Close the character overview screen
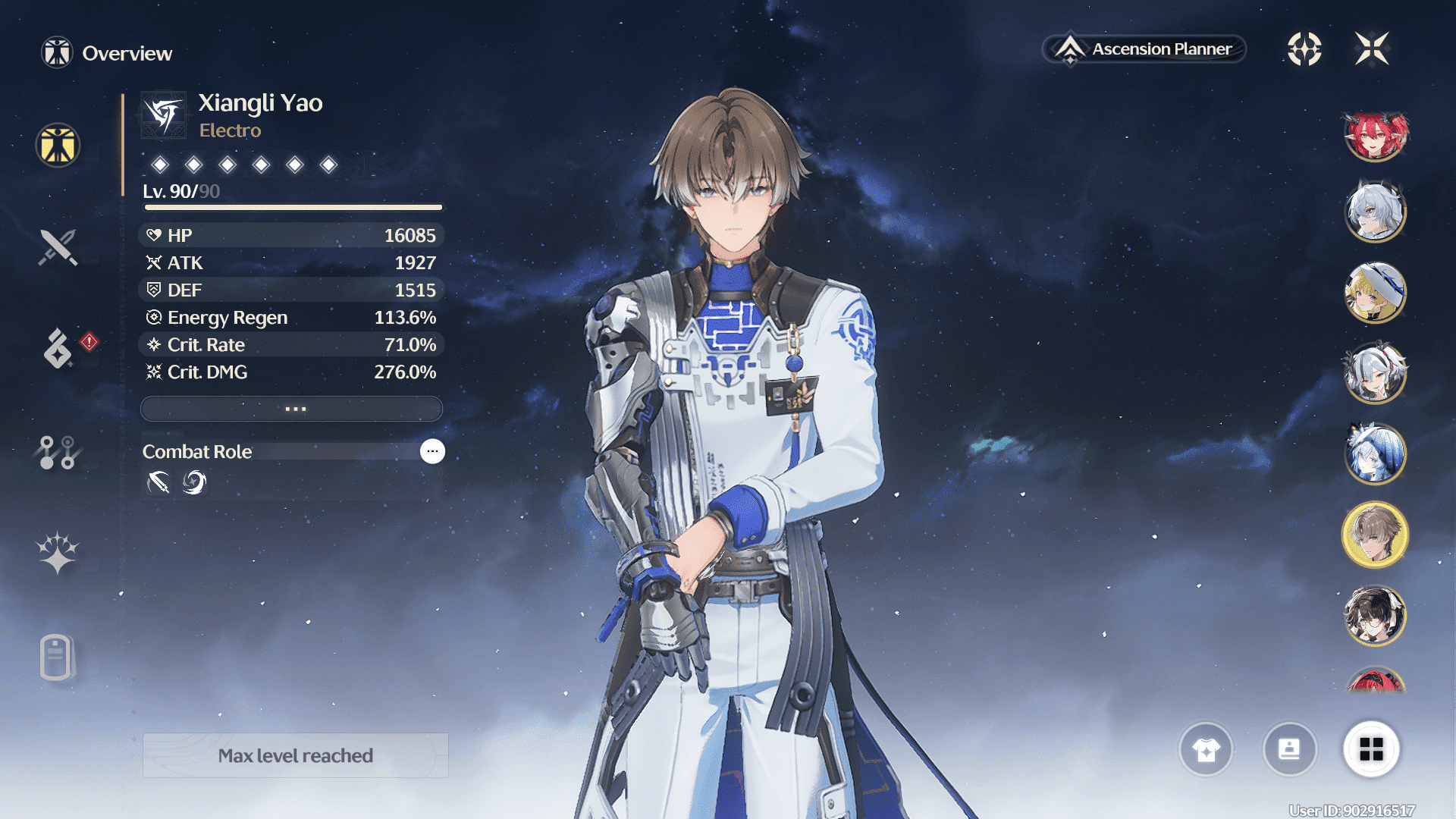 point(1372,49)
